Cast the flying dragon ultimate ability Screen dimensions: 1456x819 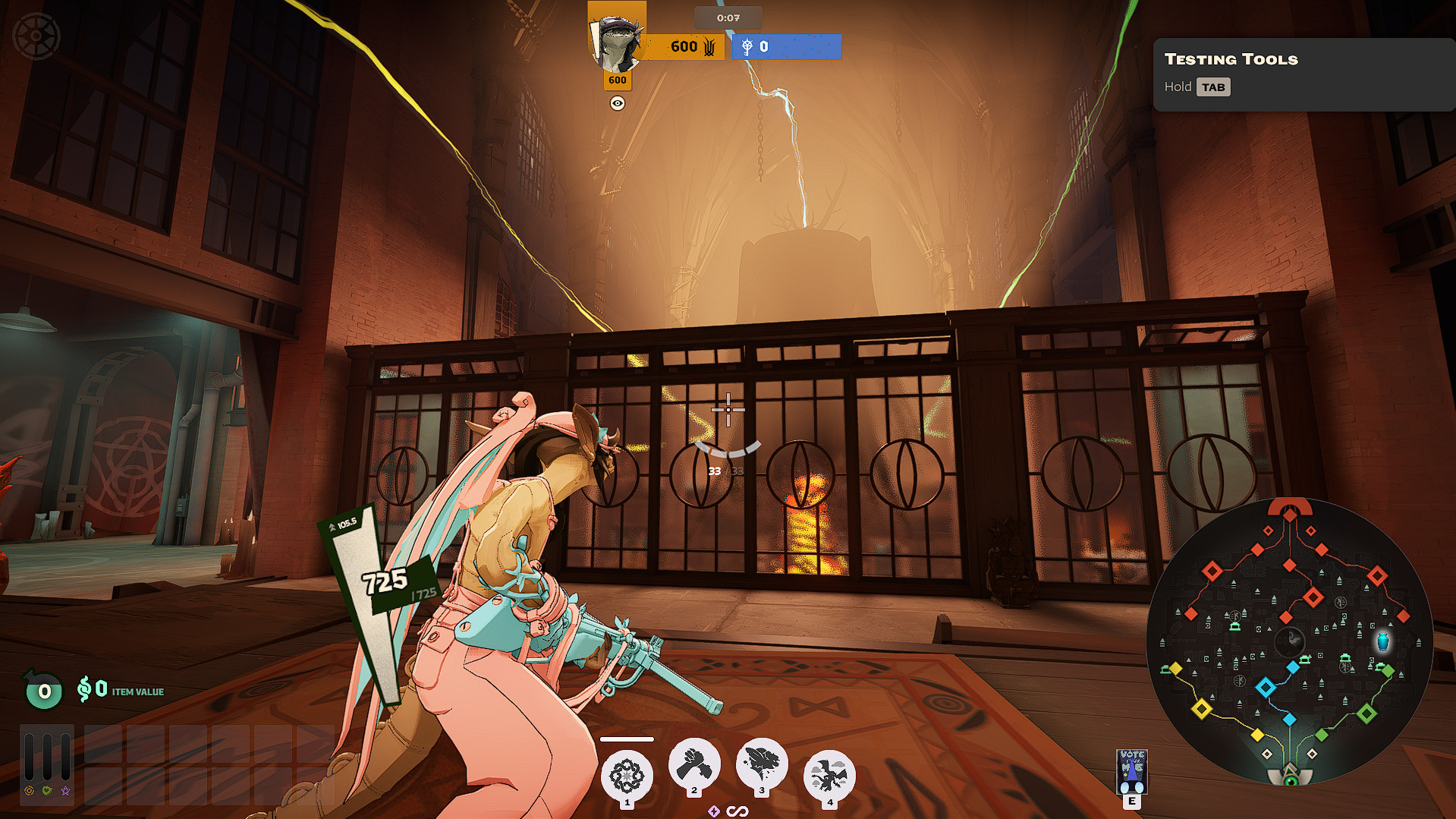tap(829, 776)
